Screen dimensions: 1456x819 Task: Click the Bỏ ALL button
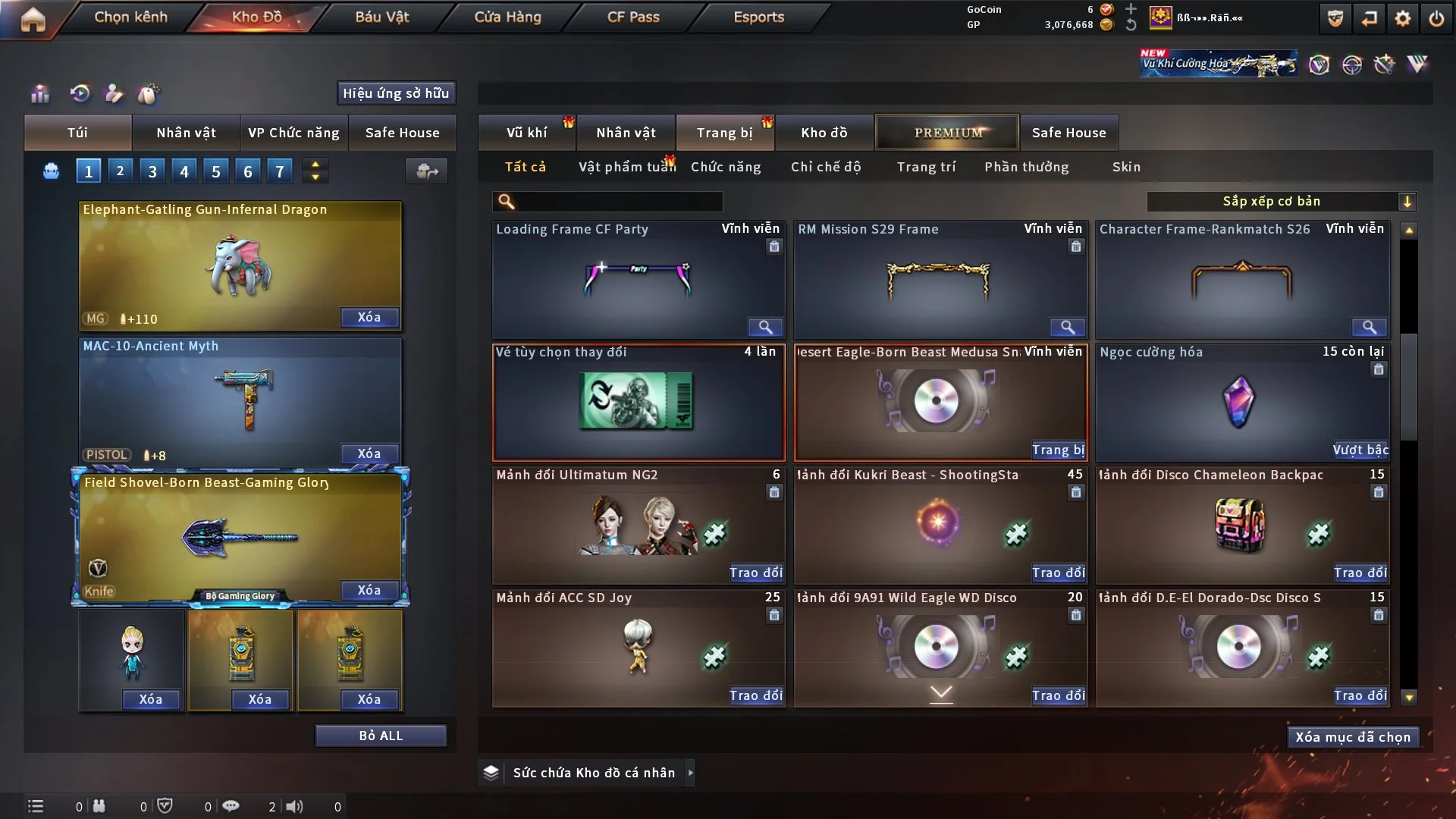(381, 736)
